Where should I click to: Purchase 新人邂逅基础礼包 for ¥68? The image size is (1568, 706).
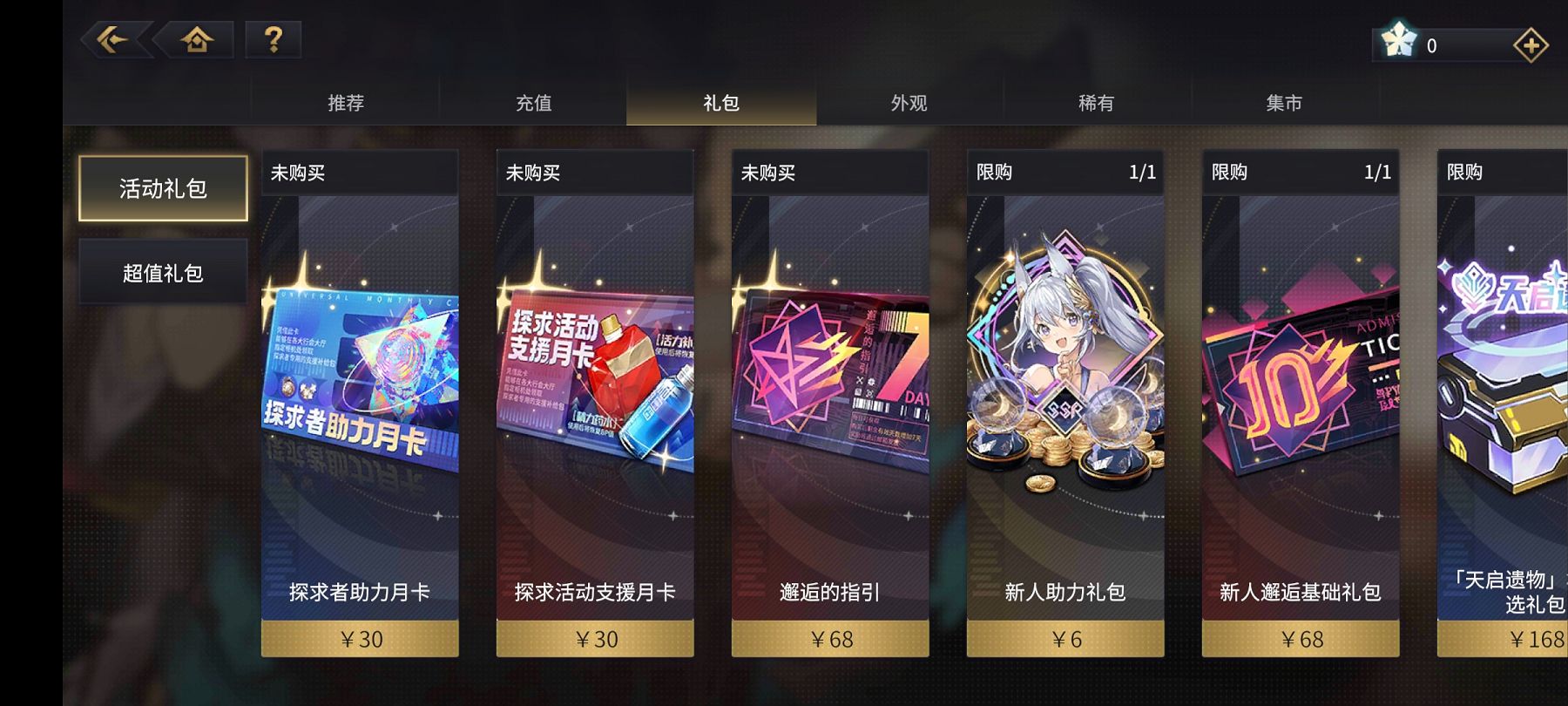pos(1301,639)
